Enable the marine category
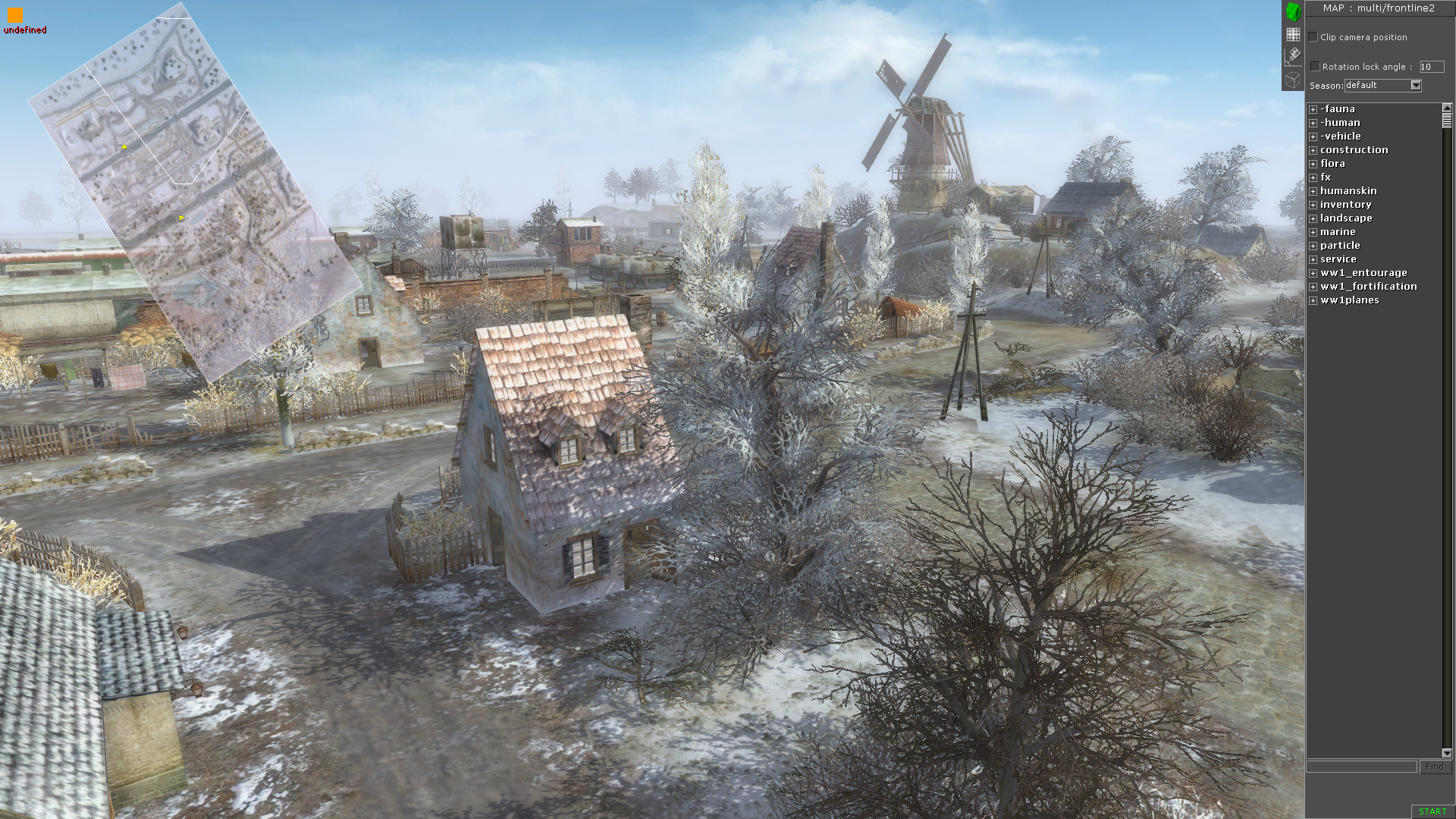The width and height of the screenshot is (1456, 819). (1338, 231)
